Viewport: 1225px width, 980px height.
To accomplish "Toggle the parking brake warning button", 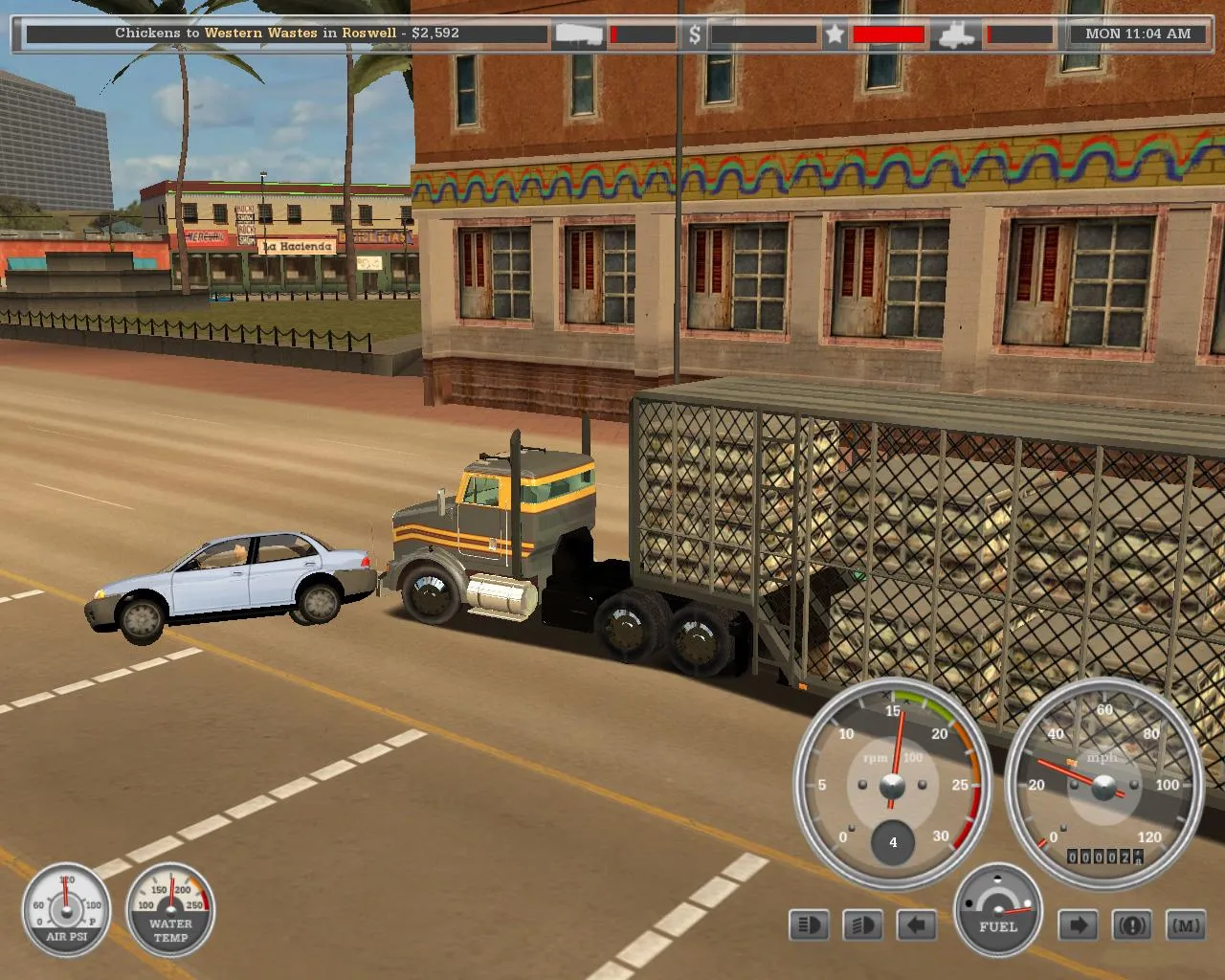I will (x=1131, y=925).
